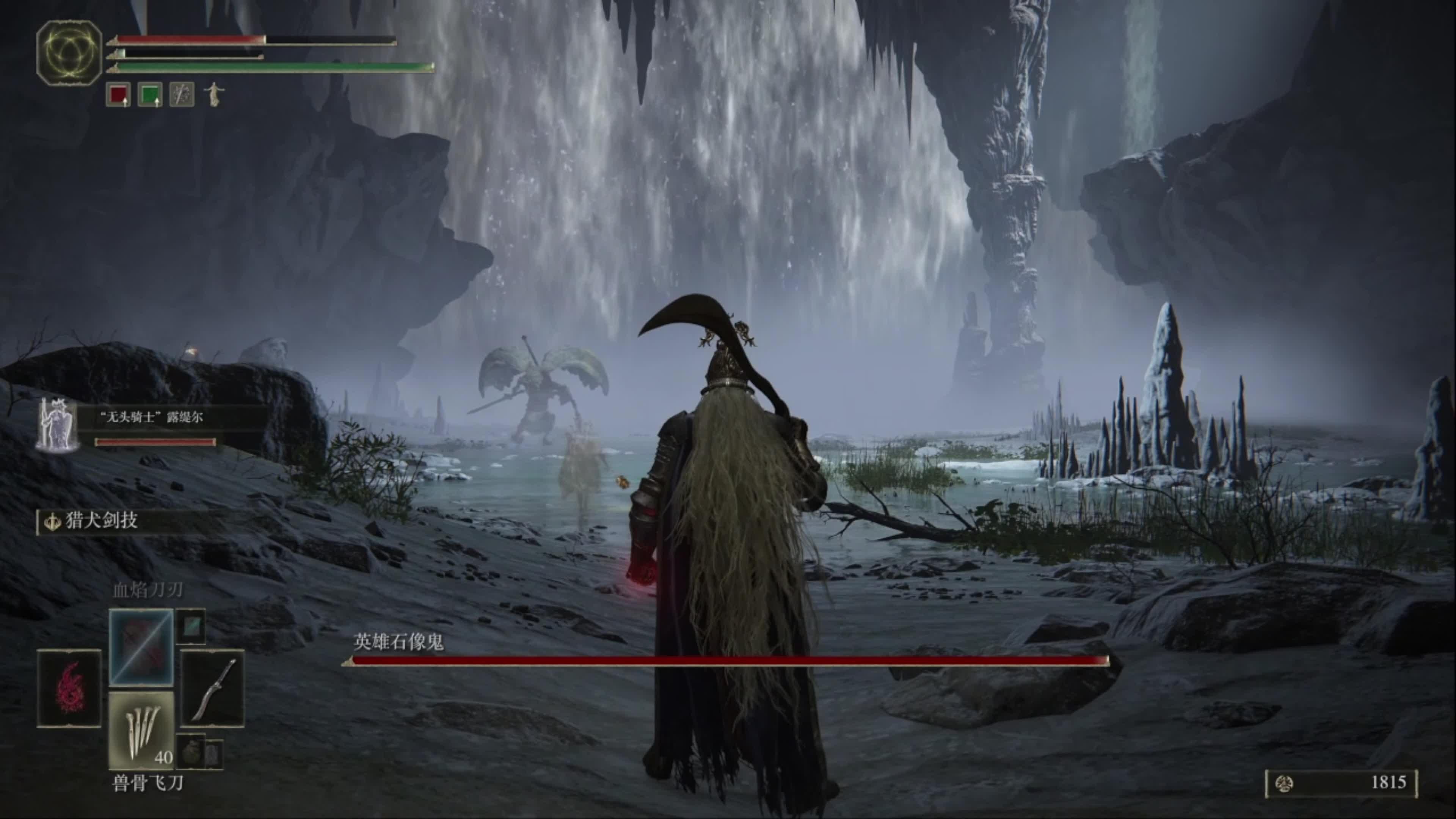Screen dimensions: 1456x819
Task: Click the glowing great rune emblem
Action: click(69, 53)
